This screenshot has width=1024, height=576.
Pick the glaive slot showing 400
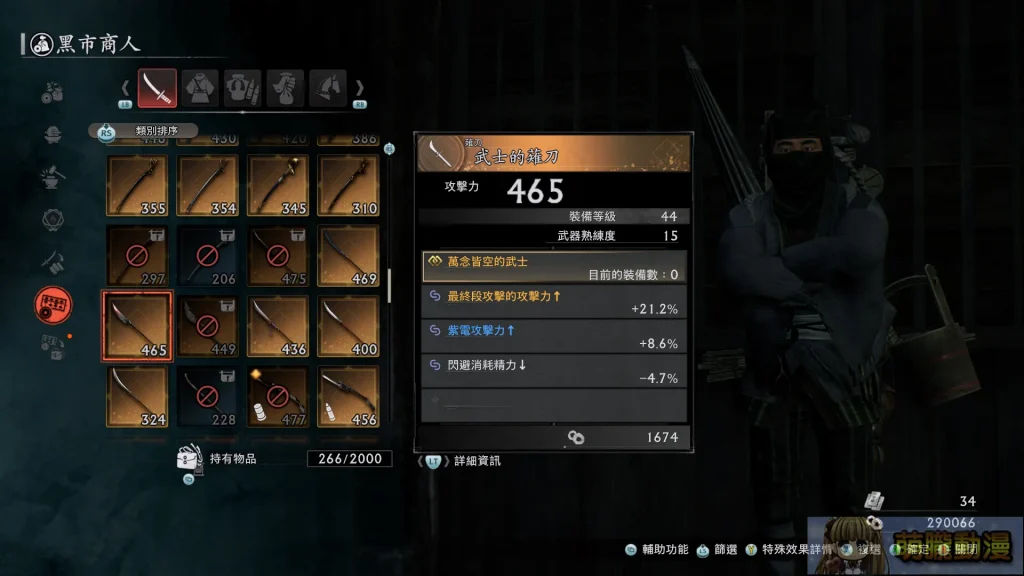348,325
